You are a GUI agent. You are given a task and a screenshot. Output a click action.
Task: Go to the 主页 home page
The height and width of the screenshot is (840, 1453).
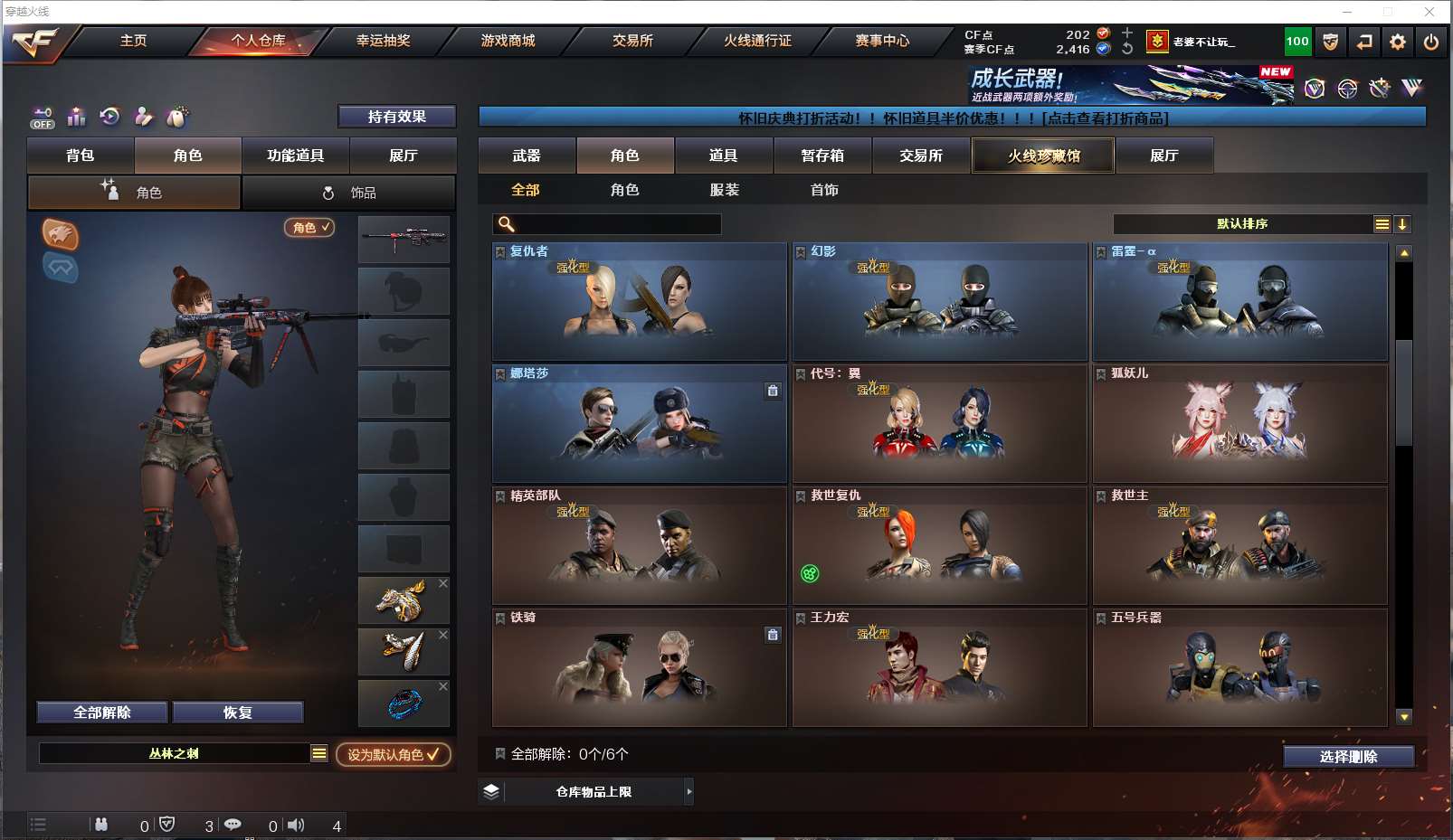coord(133,41)
